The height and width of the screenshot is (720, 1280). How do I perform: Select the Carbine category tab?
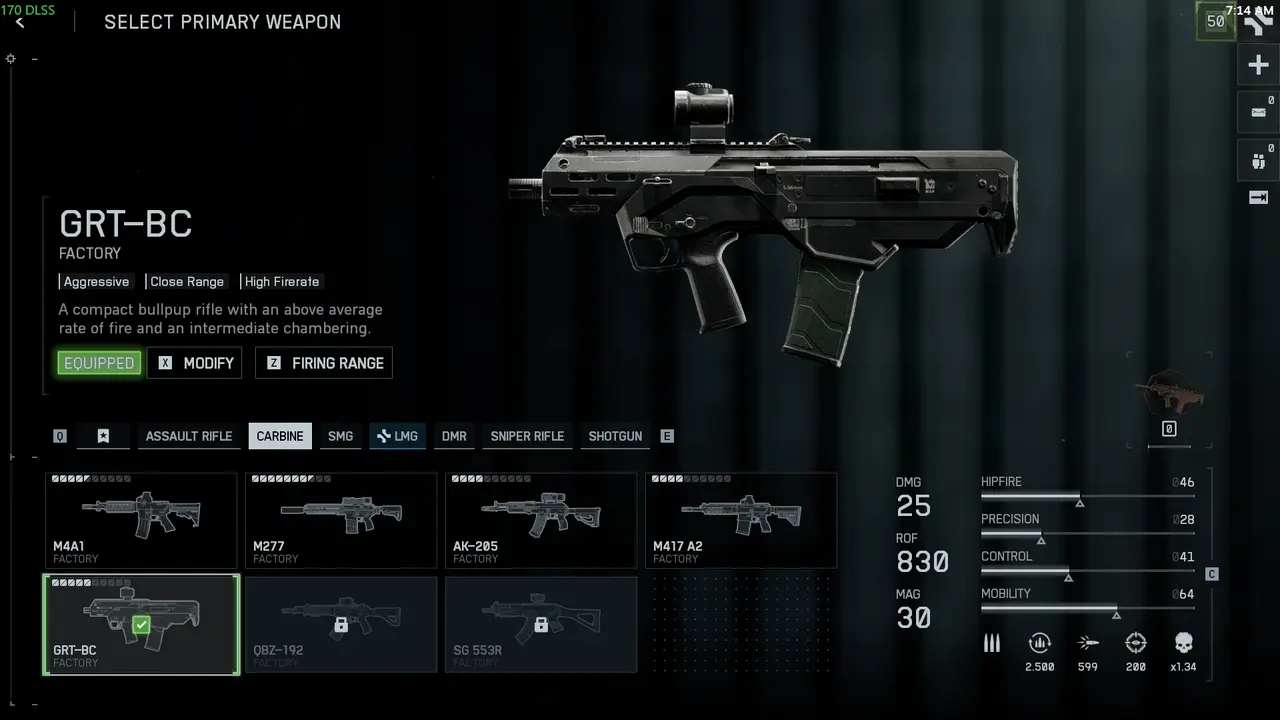pyautogui.click(x=280, y=436)
